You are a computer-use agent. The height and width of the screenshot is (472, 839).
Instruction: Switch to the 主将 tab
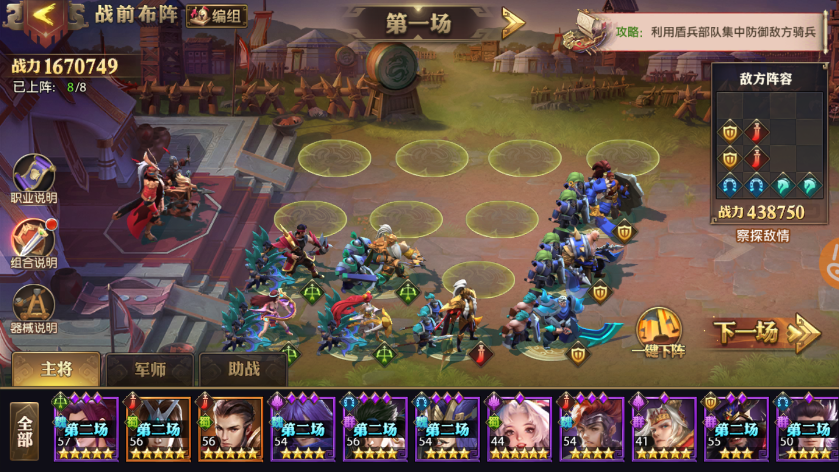(56, 369)
